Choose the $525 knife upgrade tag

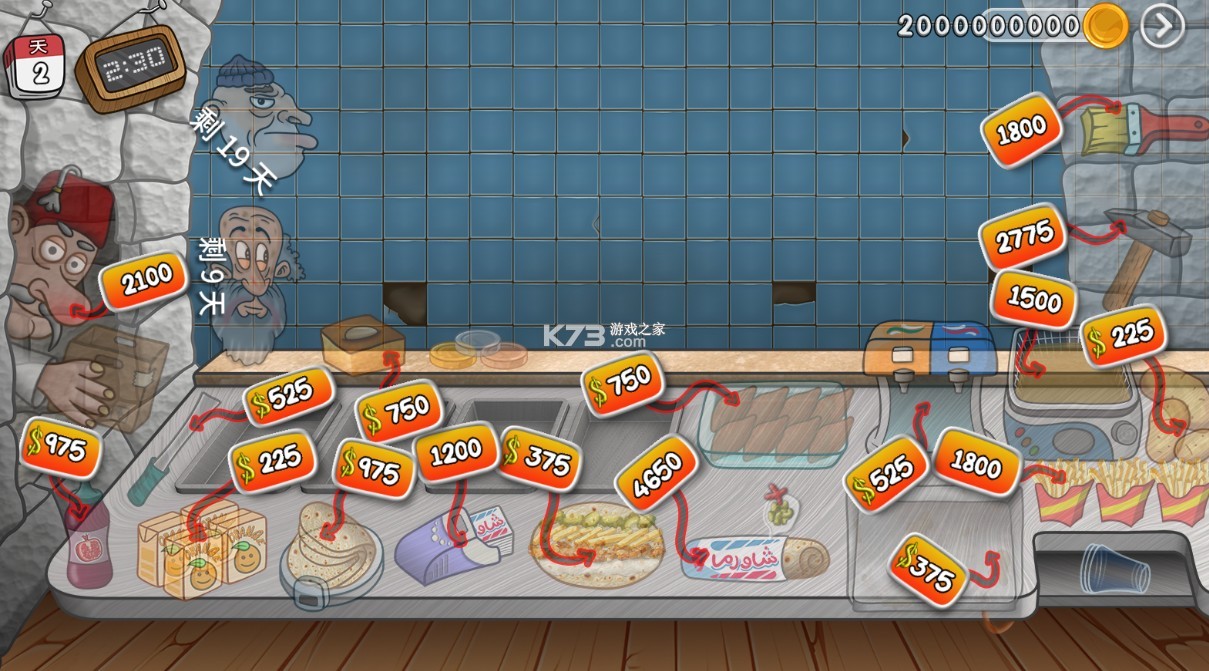tap(288, 397)
